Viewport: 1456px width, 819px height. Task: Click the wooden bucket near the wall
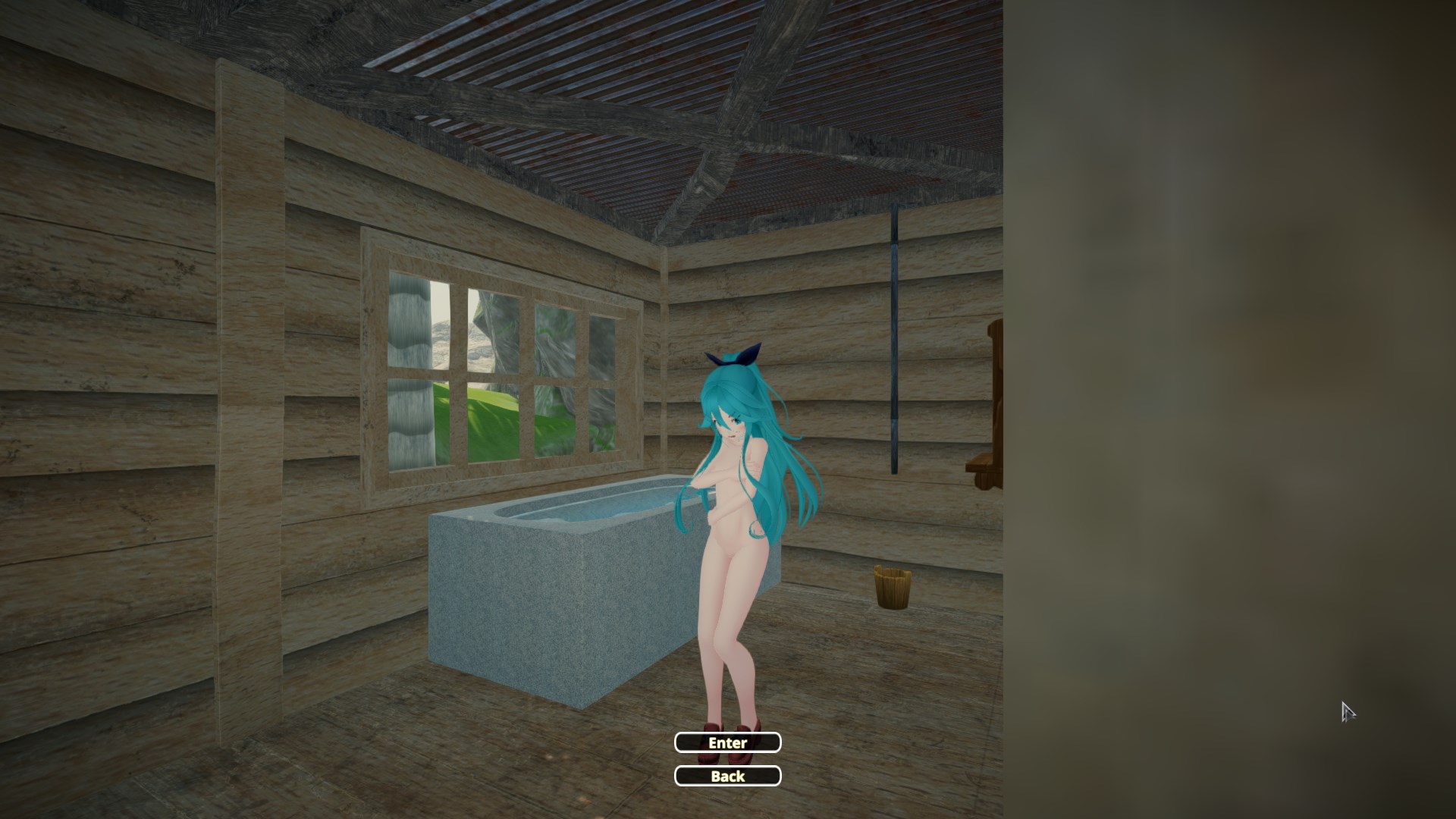click(893, 588)
